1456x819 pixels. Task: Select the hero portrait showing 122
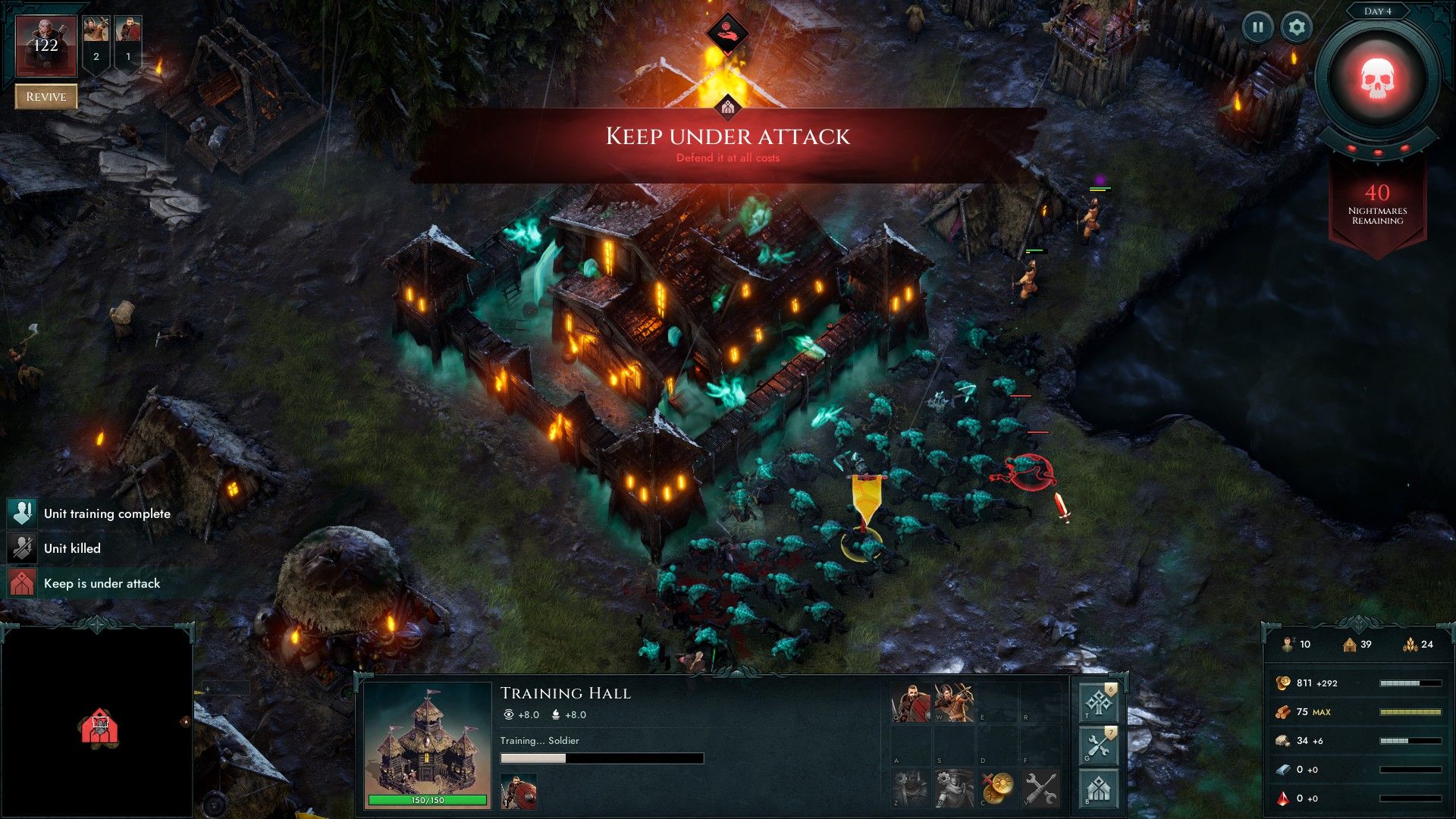(x=46, y=45)
